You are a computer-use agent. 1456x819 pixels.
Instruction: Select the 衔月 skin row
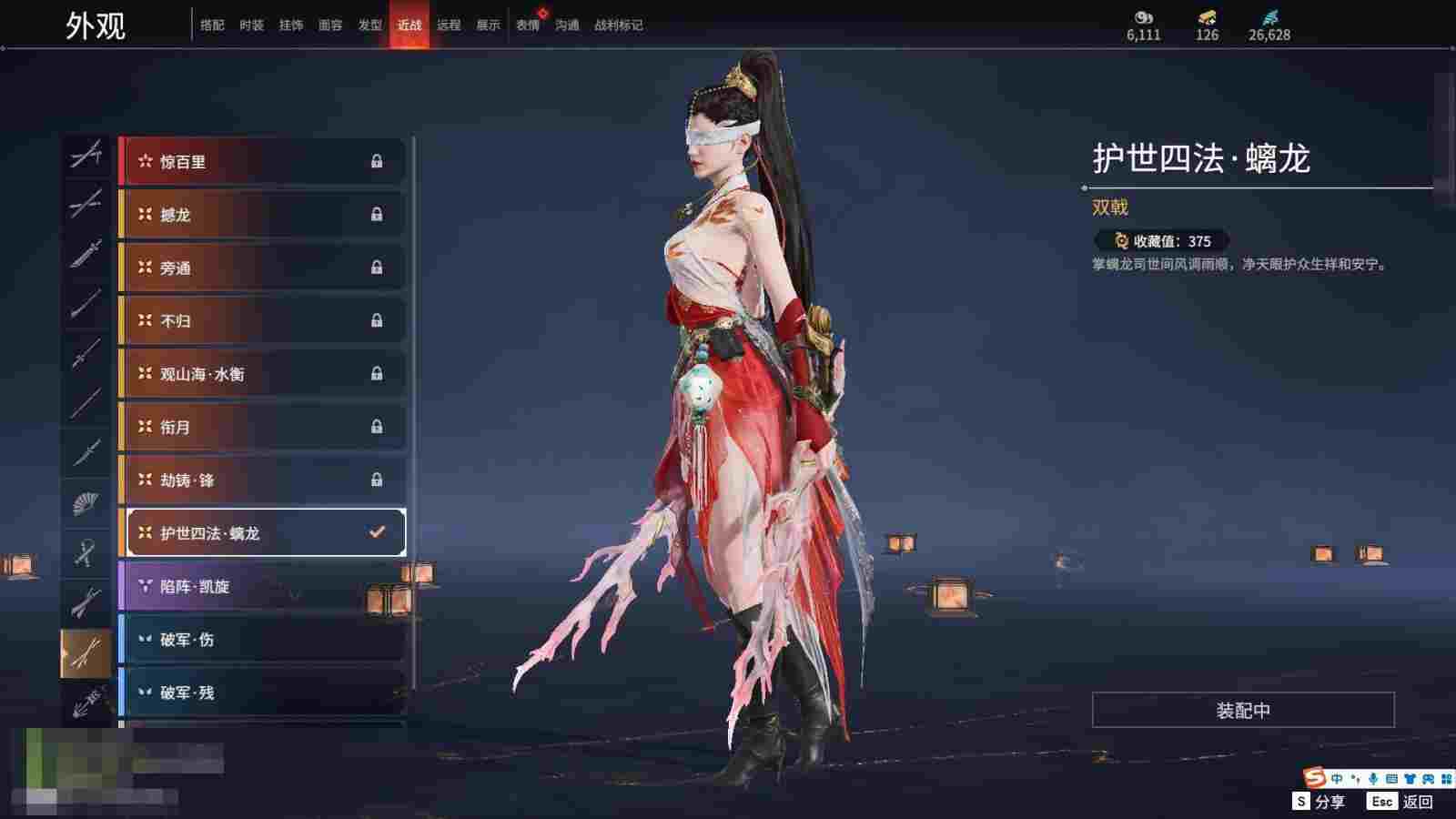tap(262, 427)
